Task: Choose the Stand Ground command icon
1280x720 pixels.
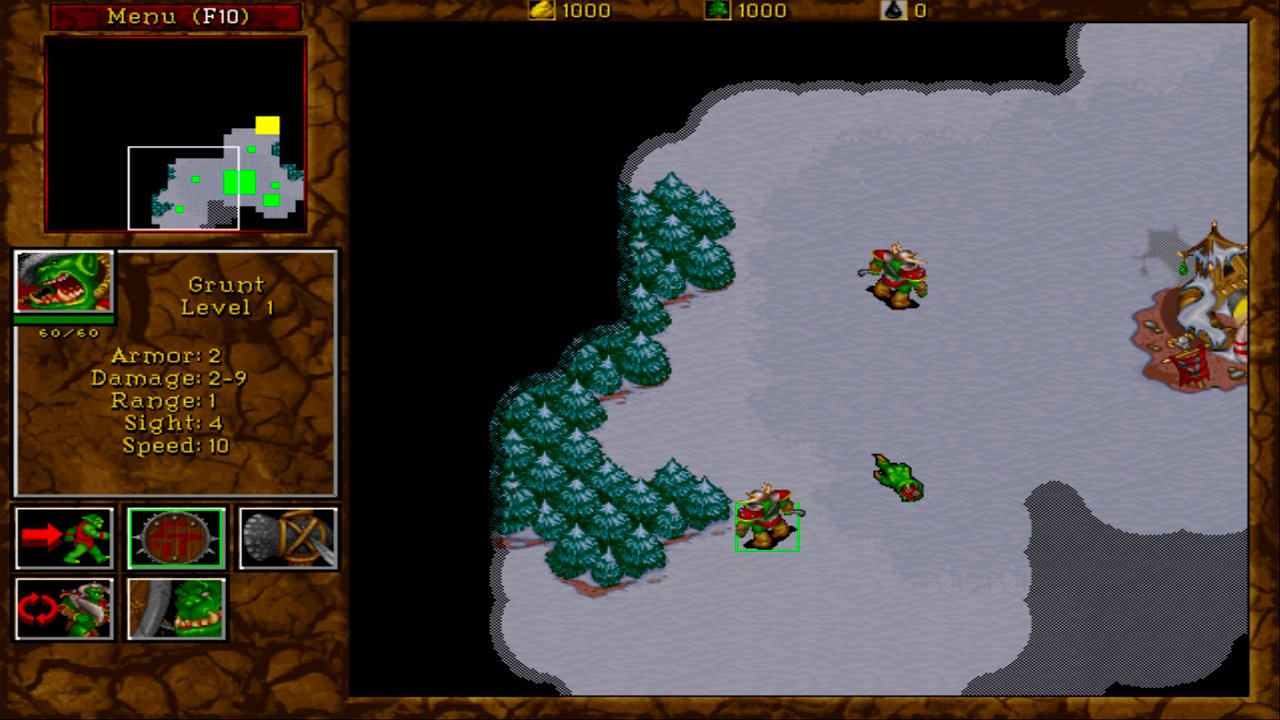Action: pos(174,608)
